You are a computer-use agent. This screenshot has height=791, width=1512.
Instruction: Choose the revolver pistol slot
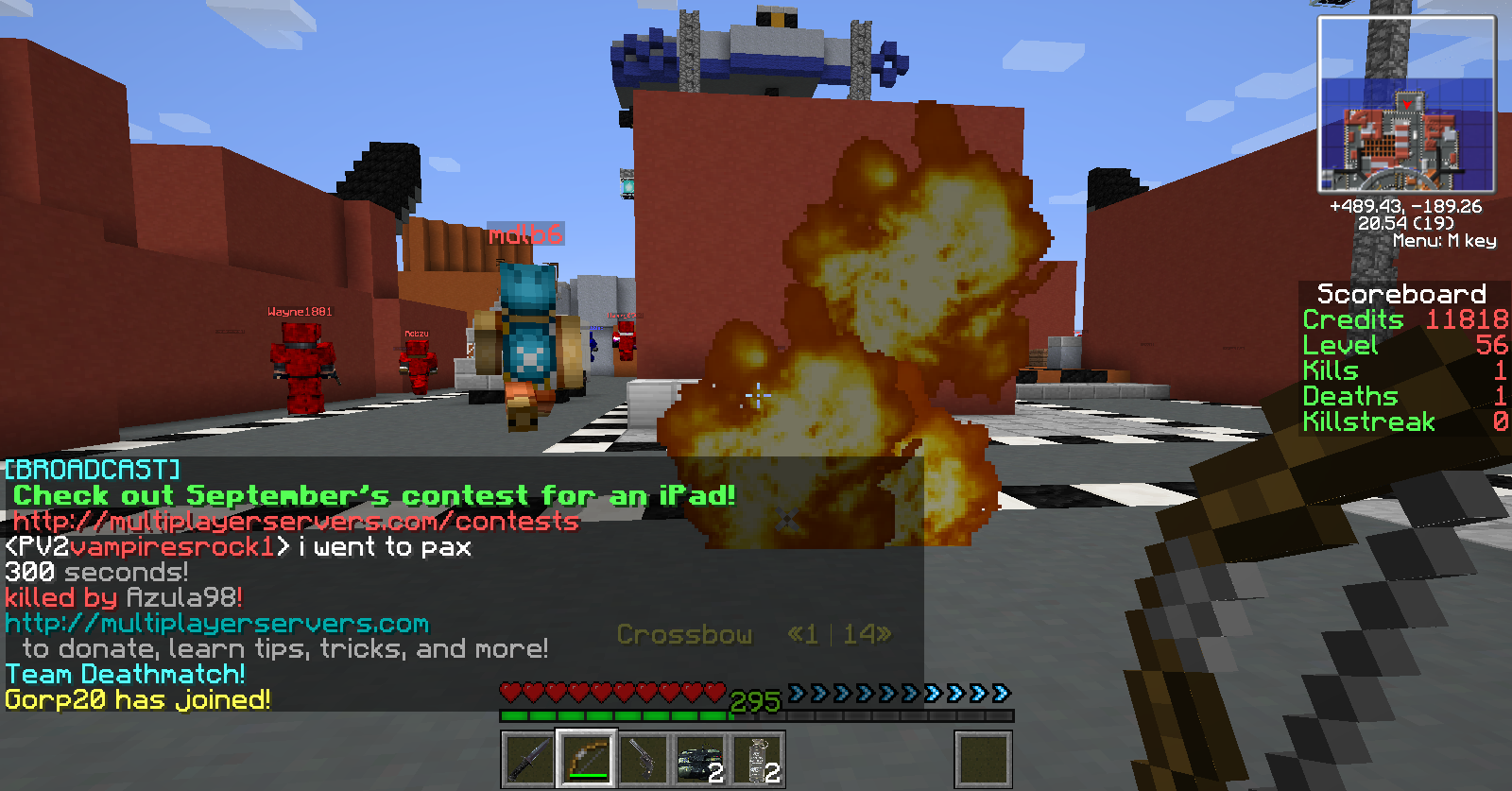coord(643,759)
